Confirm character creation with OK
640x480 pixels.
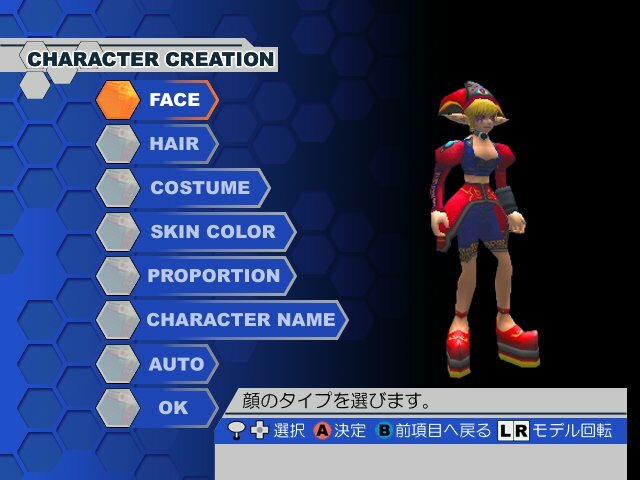(x=173, y=408)
